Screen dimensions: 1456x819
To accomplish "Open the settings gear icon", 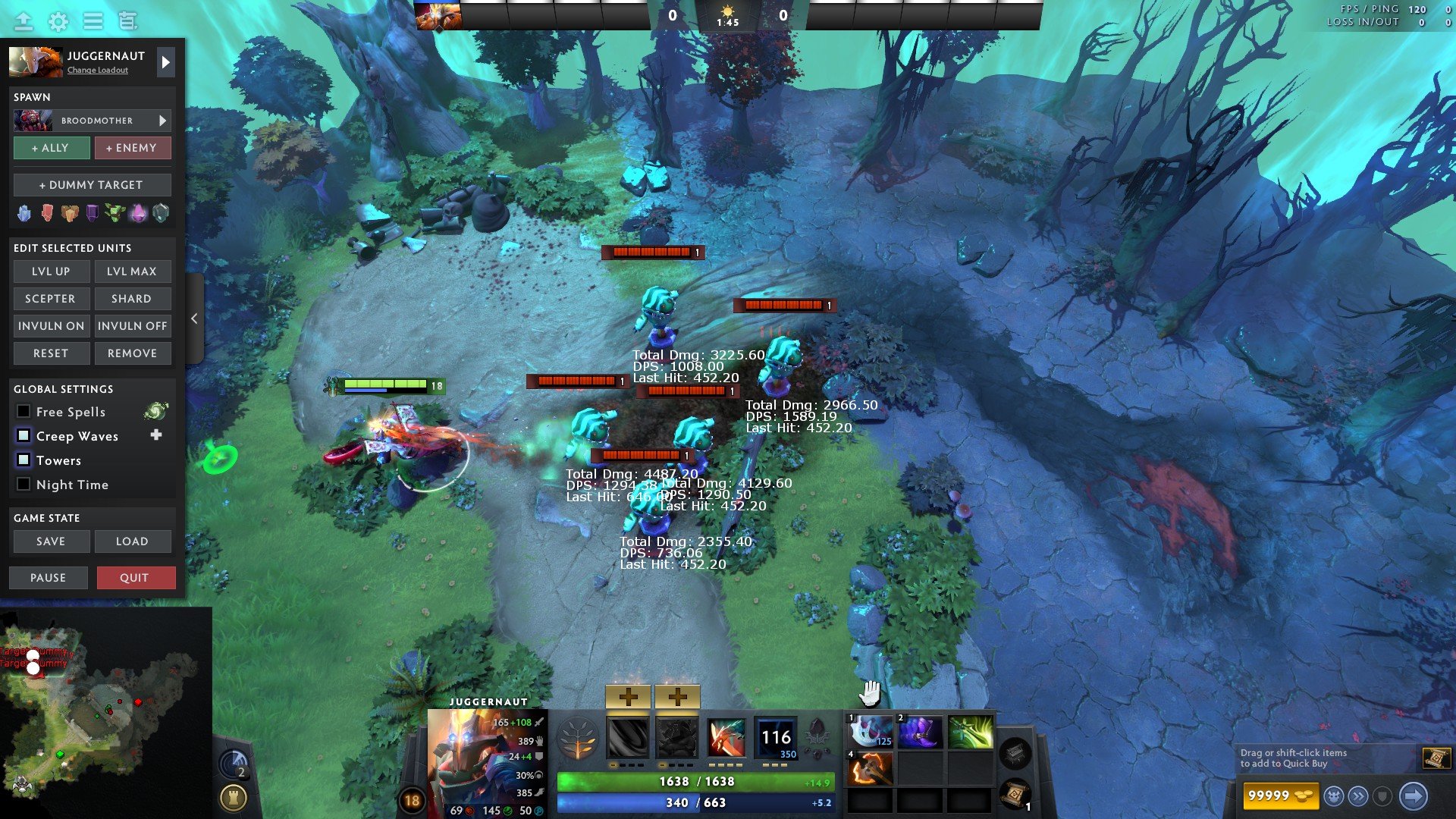I will point(58,21).
